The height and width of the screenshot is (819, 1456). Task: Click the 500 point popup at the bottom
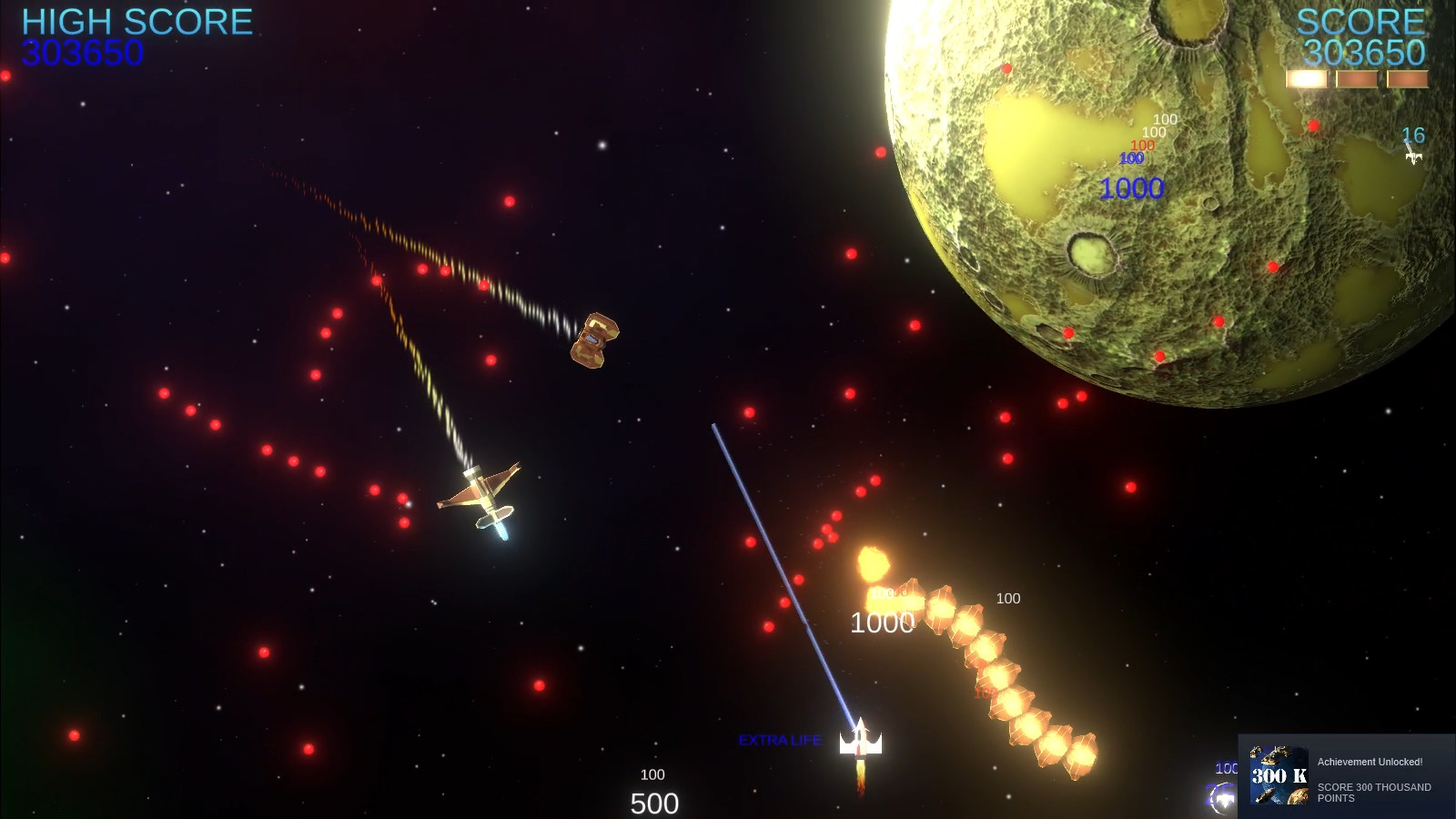pos(653,804)
